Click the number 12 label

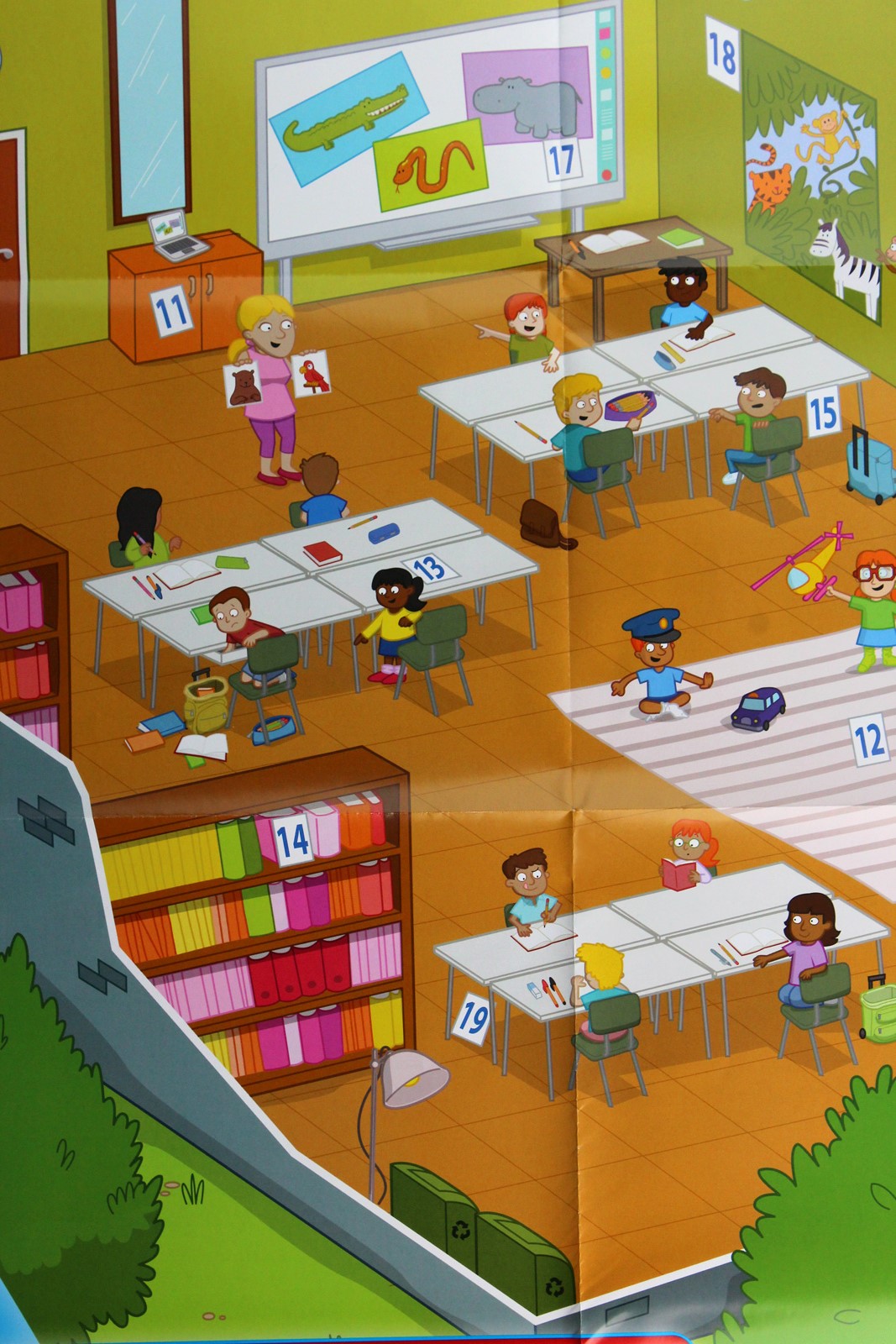tap(869, 739)
